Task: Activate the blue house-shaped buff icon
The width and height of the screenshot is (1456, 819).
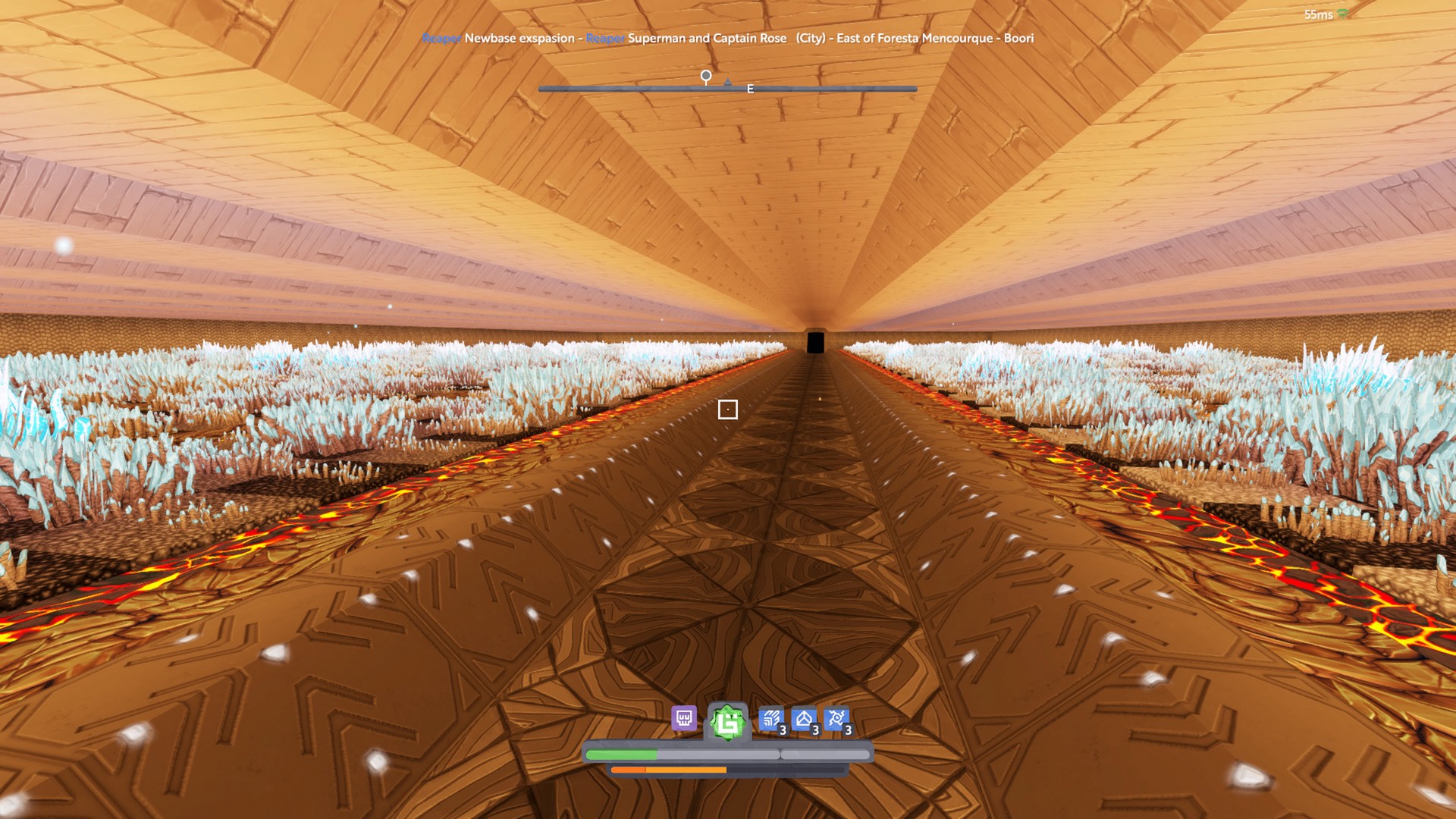Action: (804, 719)
